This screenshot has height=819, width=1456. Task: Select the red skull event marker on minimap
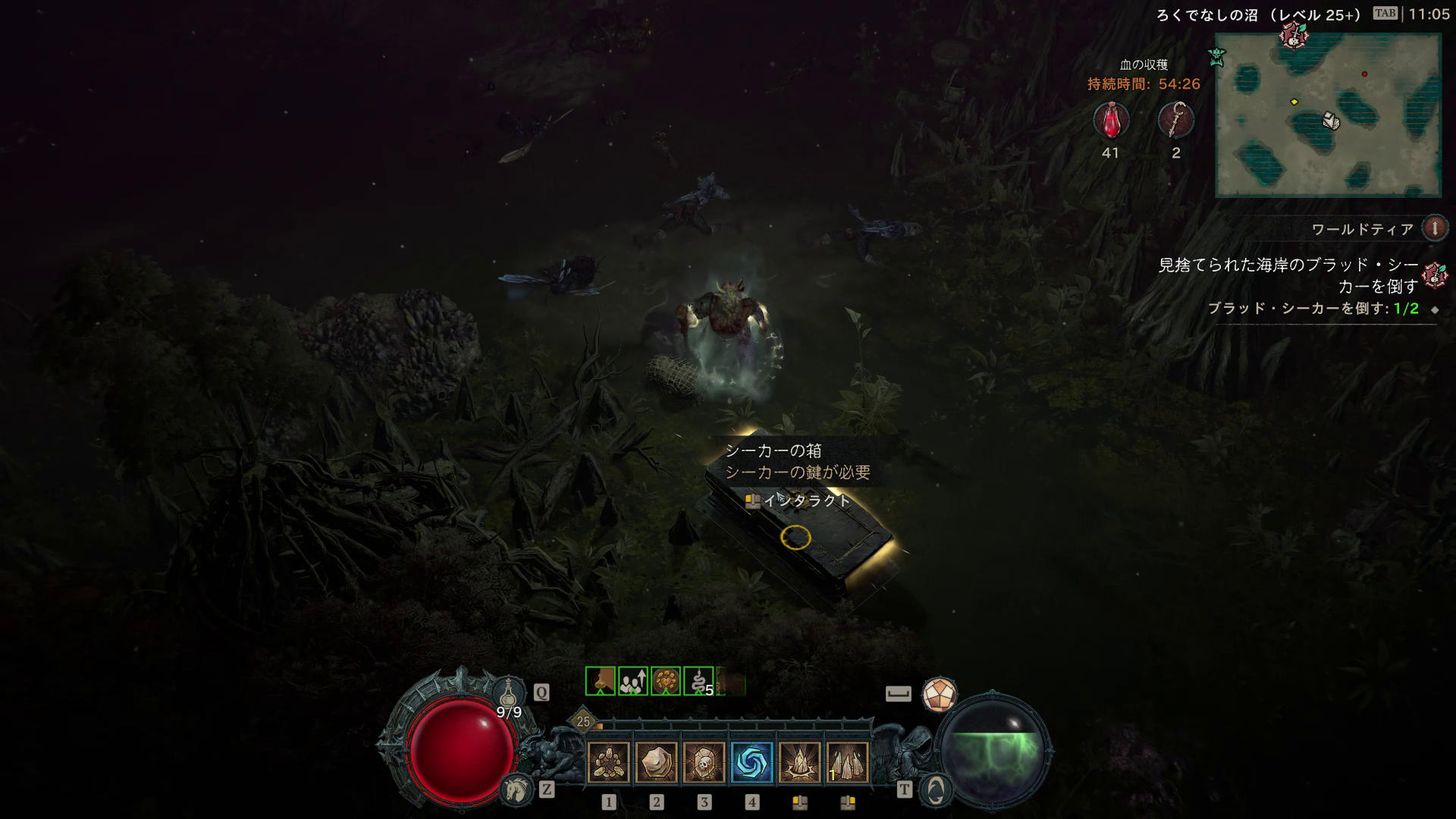[x=1293, y=34]
